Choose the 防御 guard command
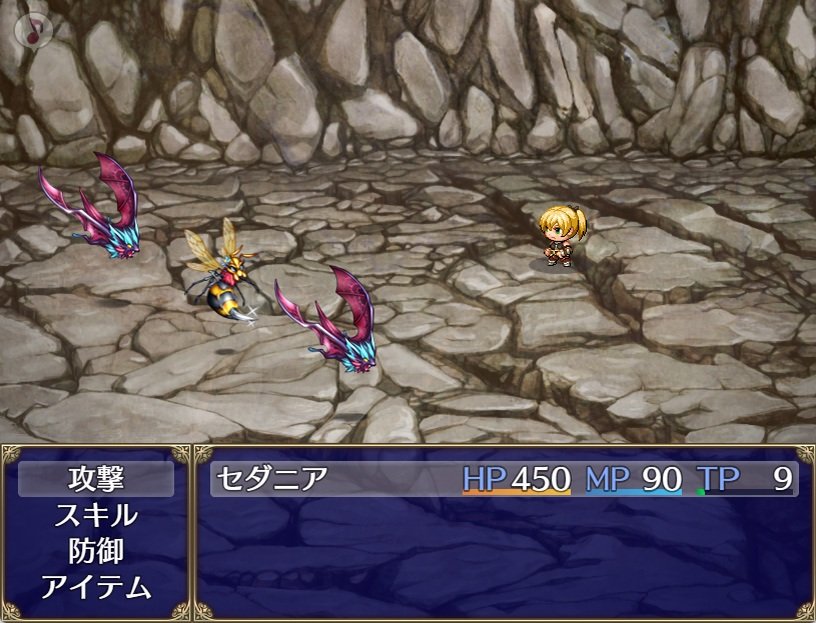The image size is (816, 623). 96,551
